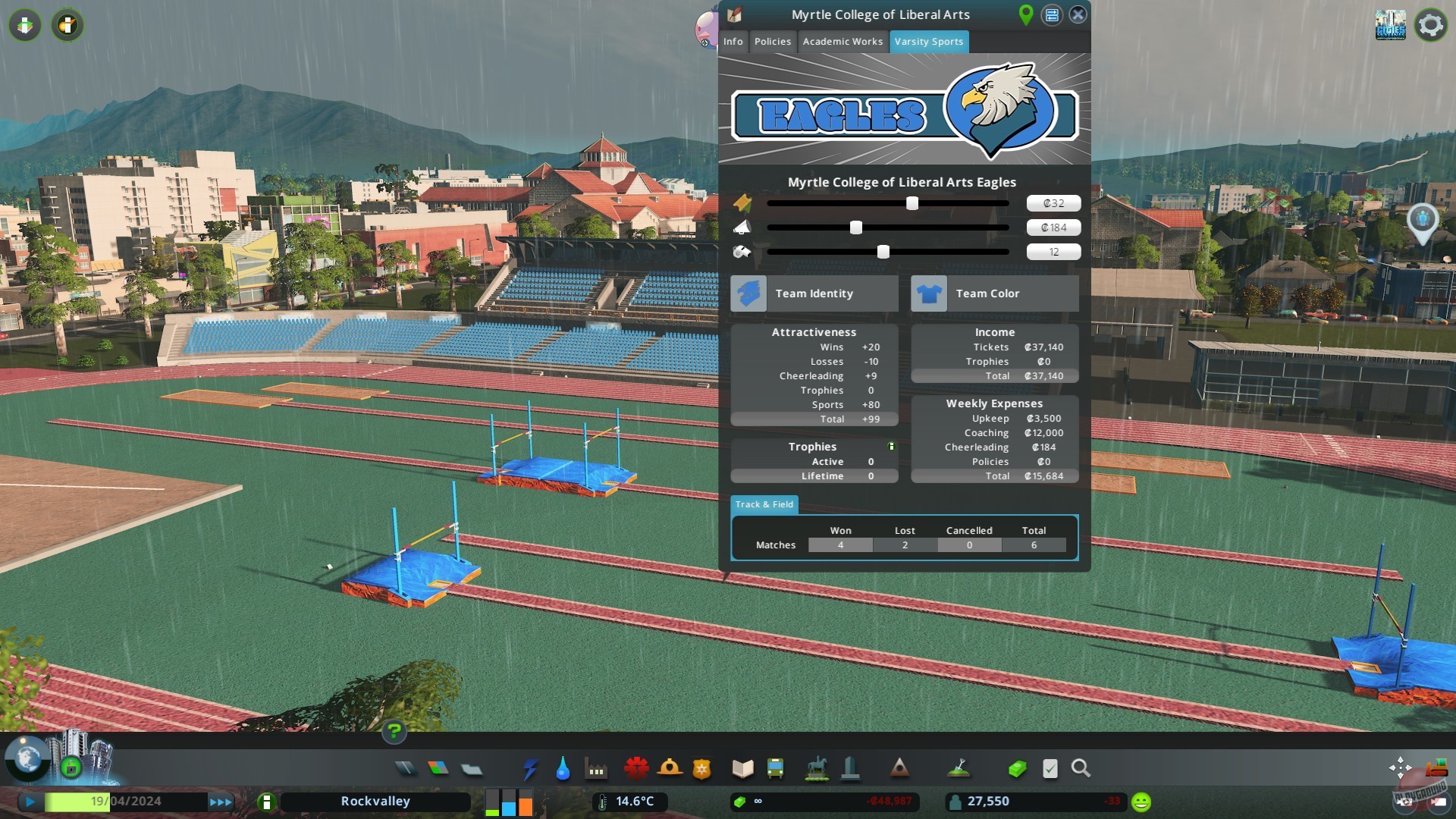Open the Water & Sewage menu
Image resolution: width=1456 pixels, height=819 pixels.
tap(562, 768)
